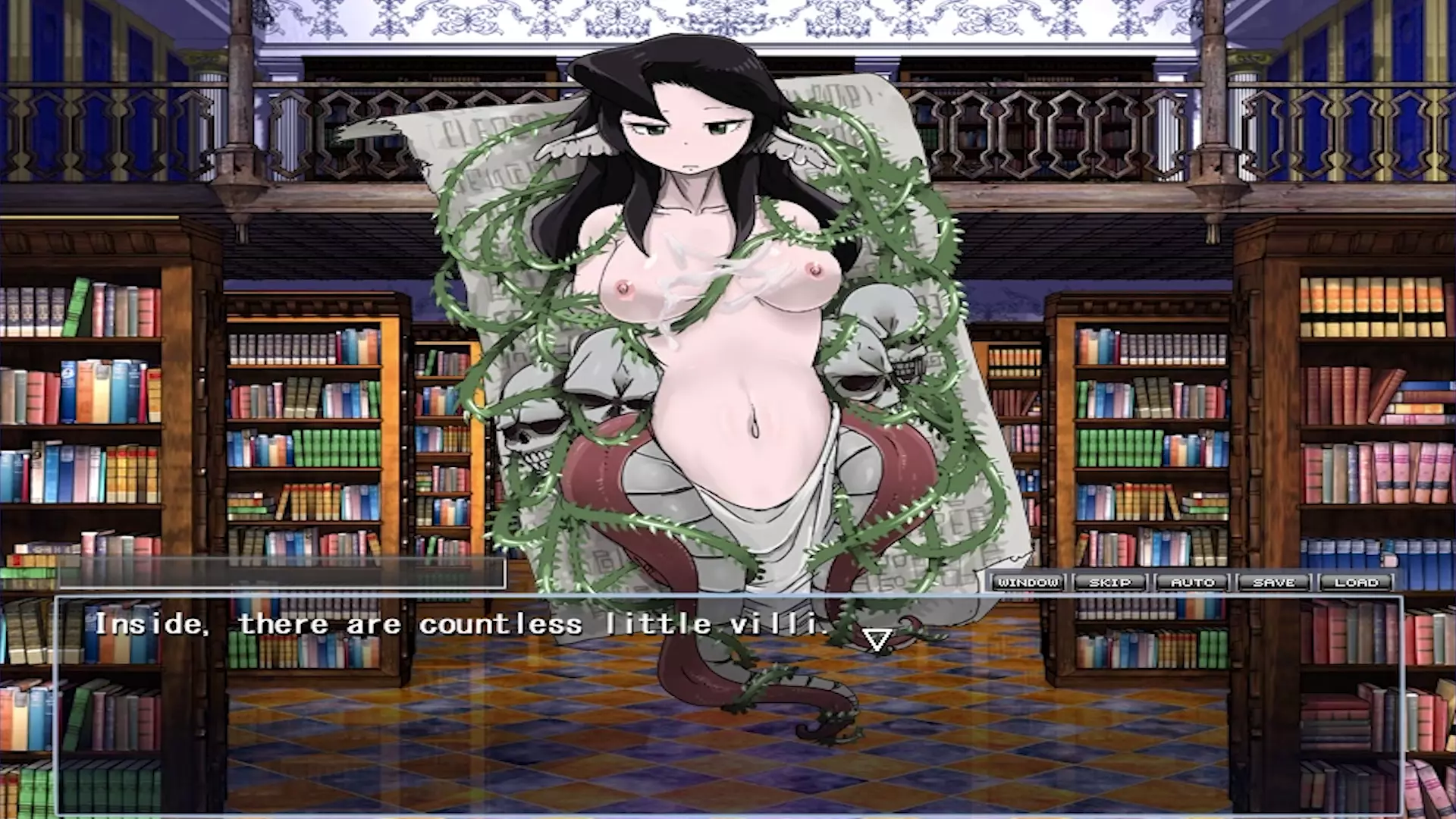Skip dialogue using the SKIP button
Viewport: 1456px width, 819px height.
(1110, 582)
